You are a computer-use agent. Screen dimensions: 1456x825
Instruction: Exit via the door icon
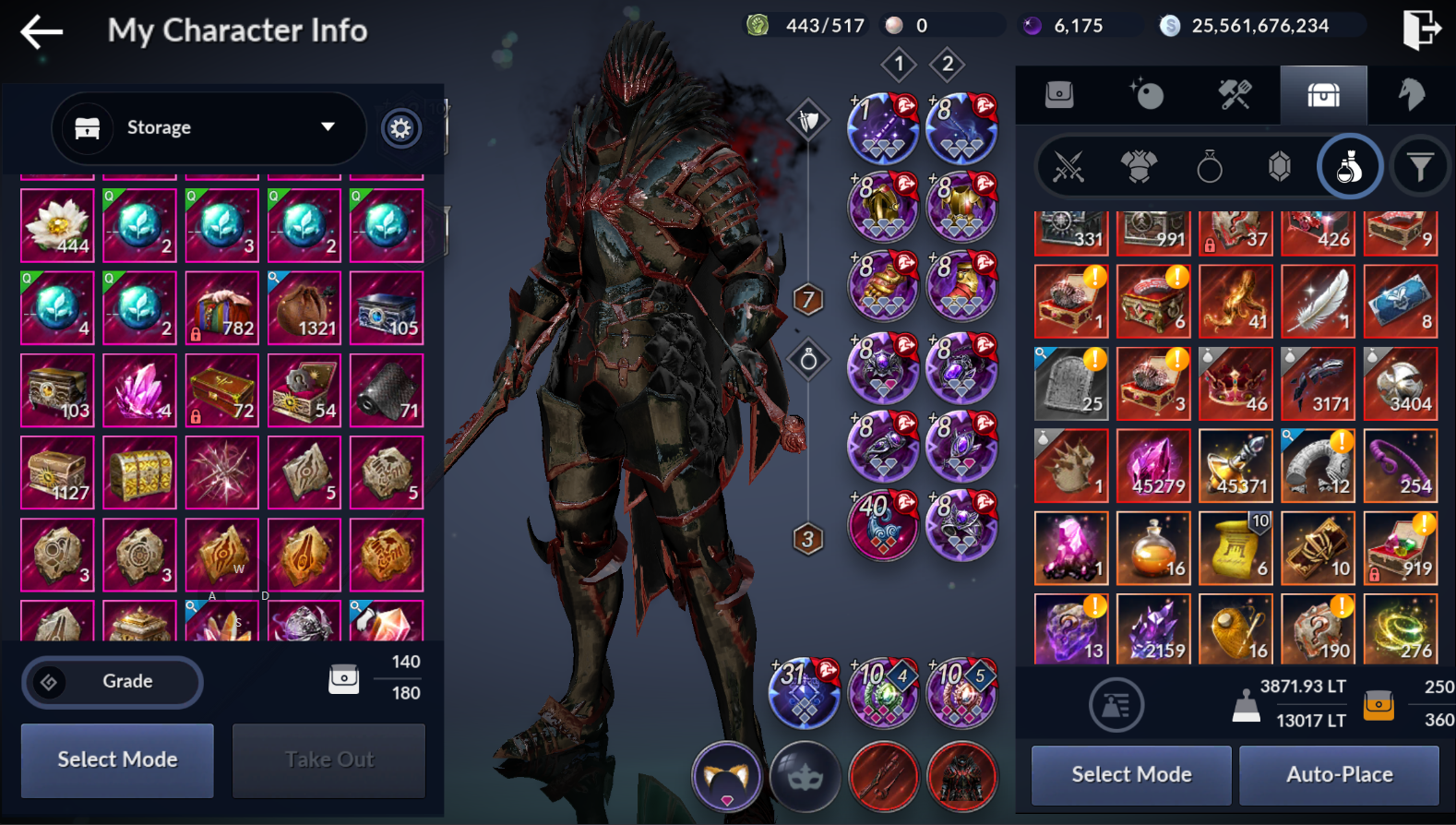click(x=1421, y=28)
